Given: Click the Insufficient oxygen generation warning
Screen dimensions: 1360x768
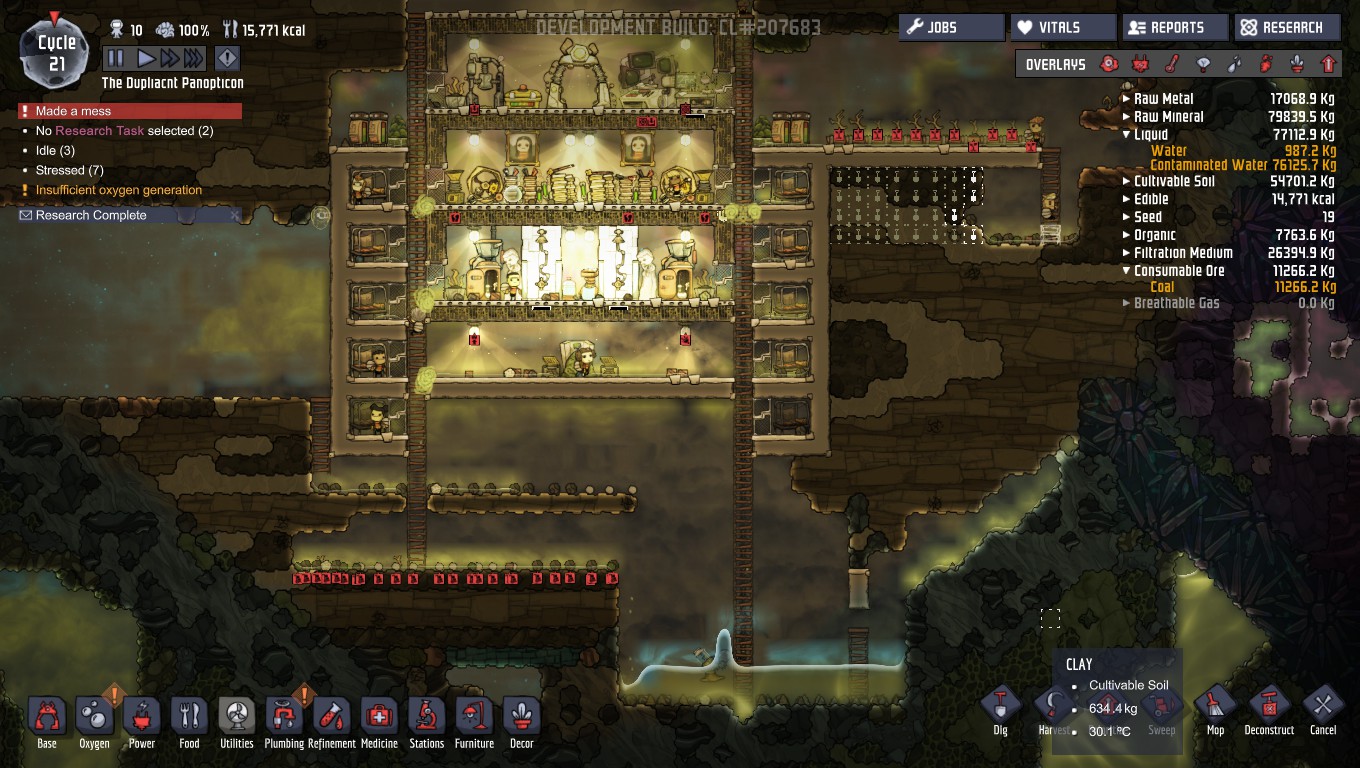Looking at the screenshot, I should pos(118,190).
